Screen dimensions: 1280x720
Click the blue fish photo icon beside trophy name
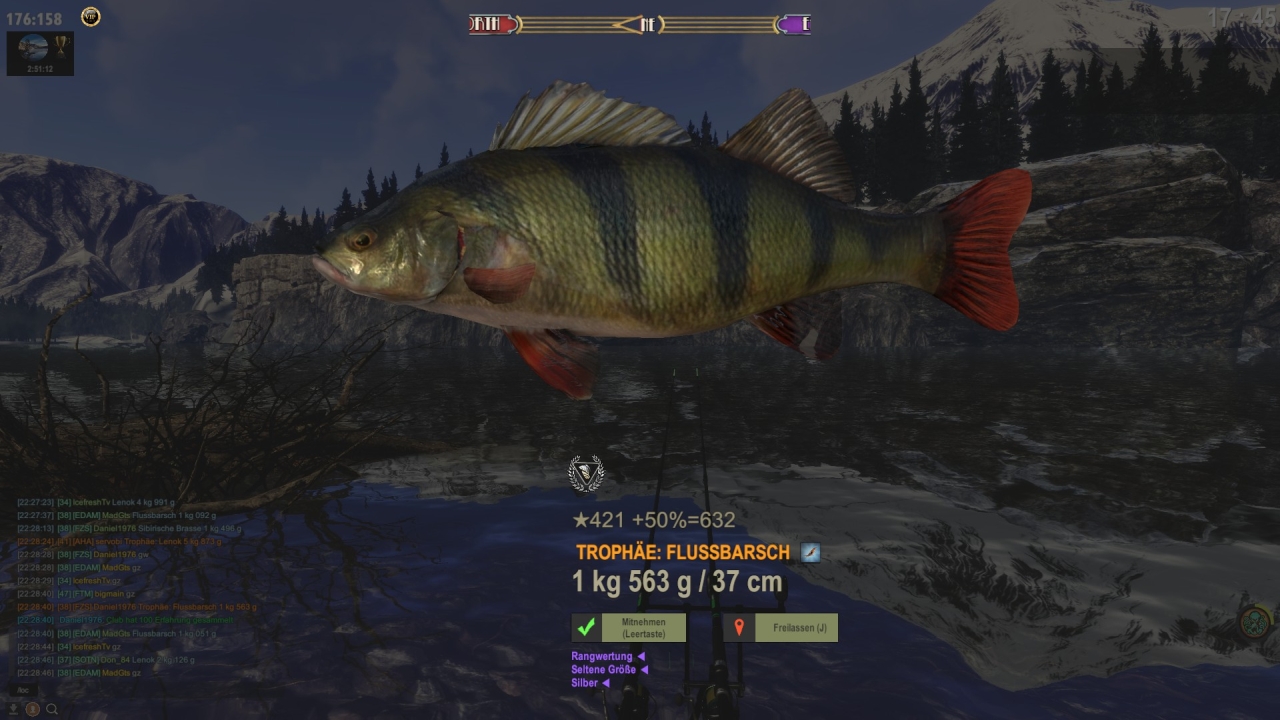point(810,552)
